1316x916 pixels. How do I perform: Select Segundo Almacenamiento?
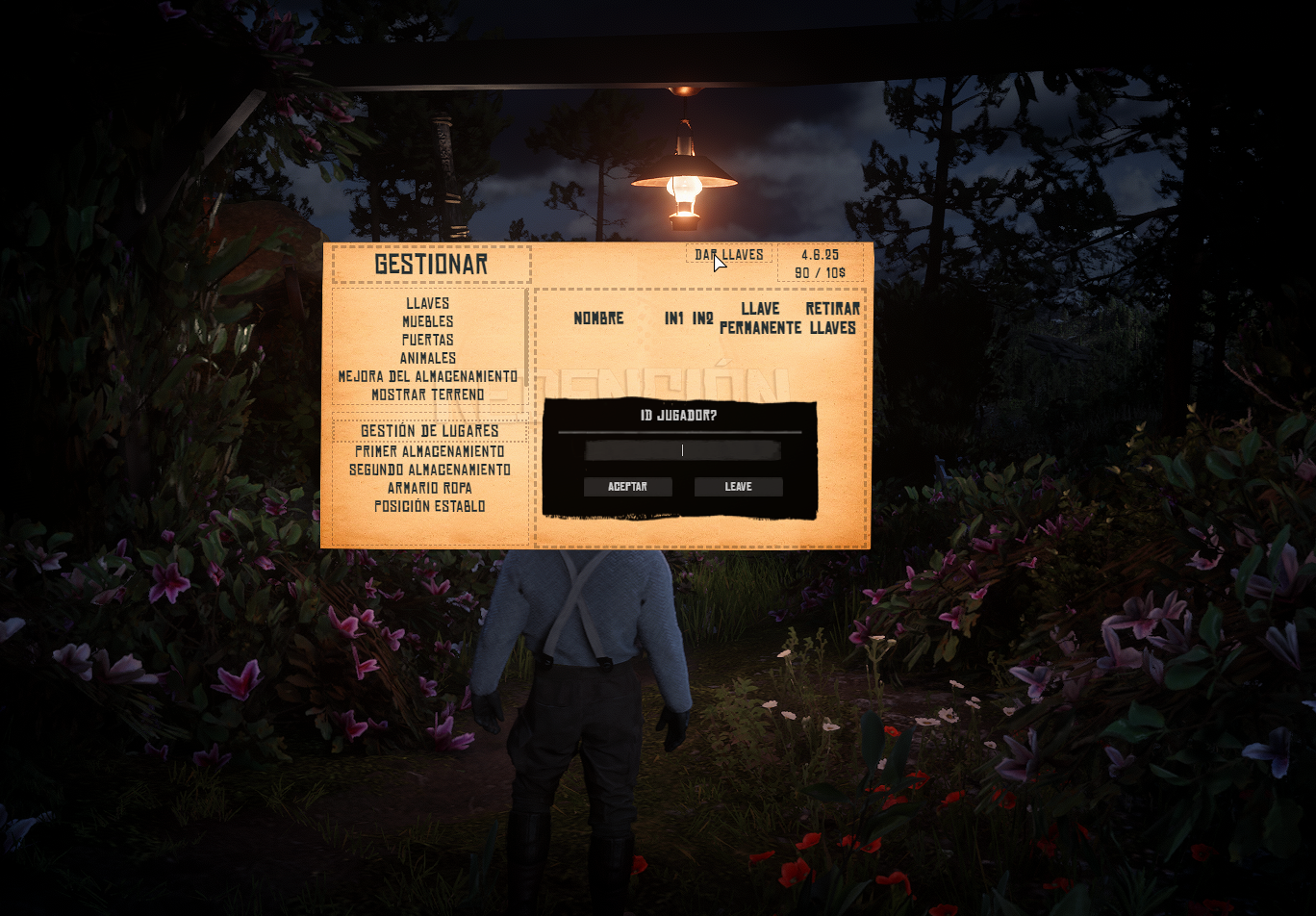pyautogui.click(x=429, y=470)
